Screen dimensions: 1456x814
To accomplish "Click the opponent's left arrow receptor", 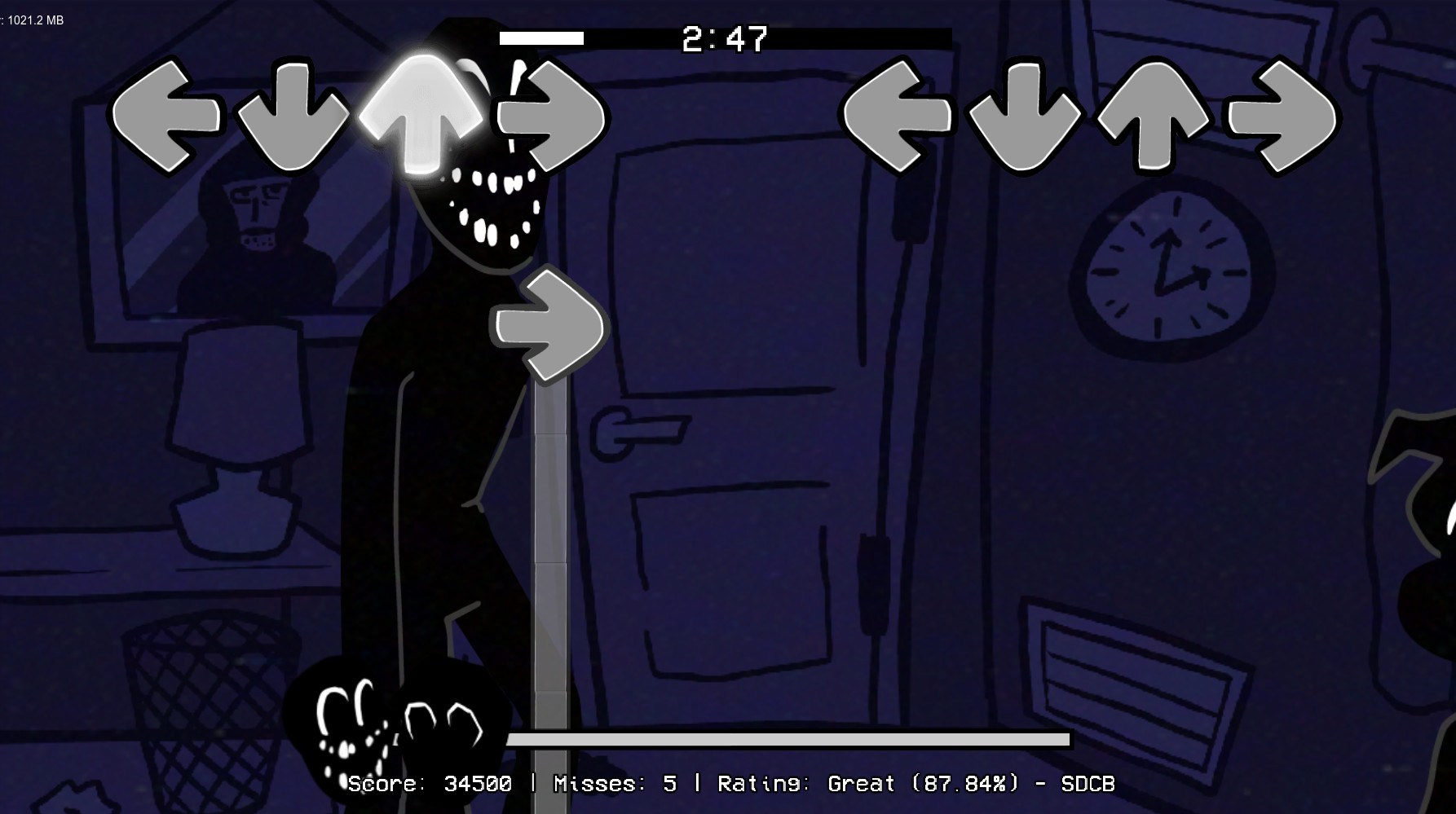I will click(x=167, y=114).
